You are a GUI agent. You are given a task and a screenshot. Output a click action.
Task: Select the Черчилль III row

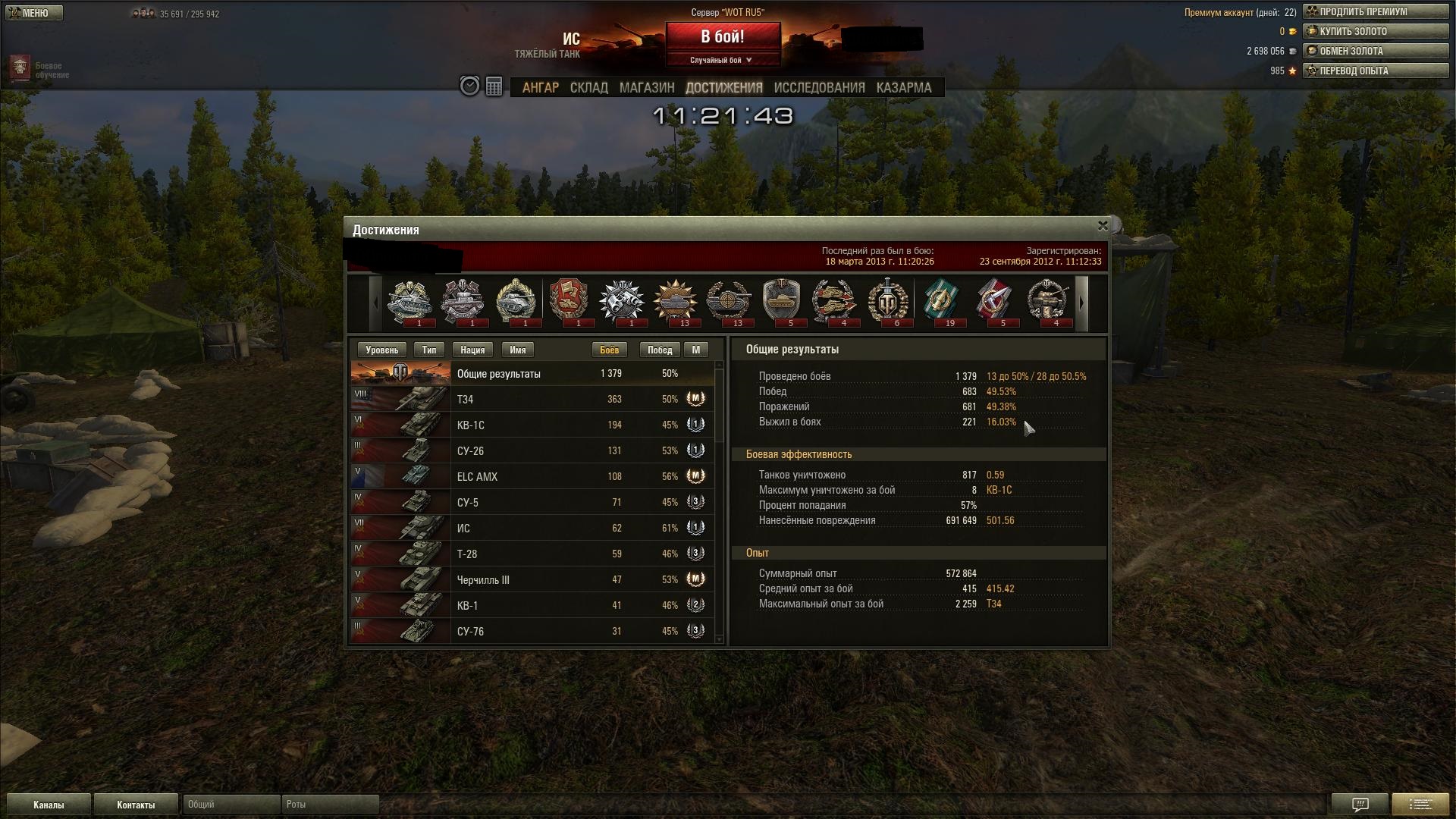tap(531, 580)
